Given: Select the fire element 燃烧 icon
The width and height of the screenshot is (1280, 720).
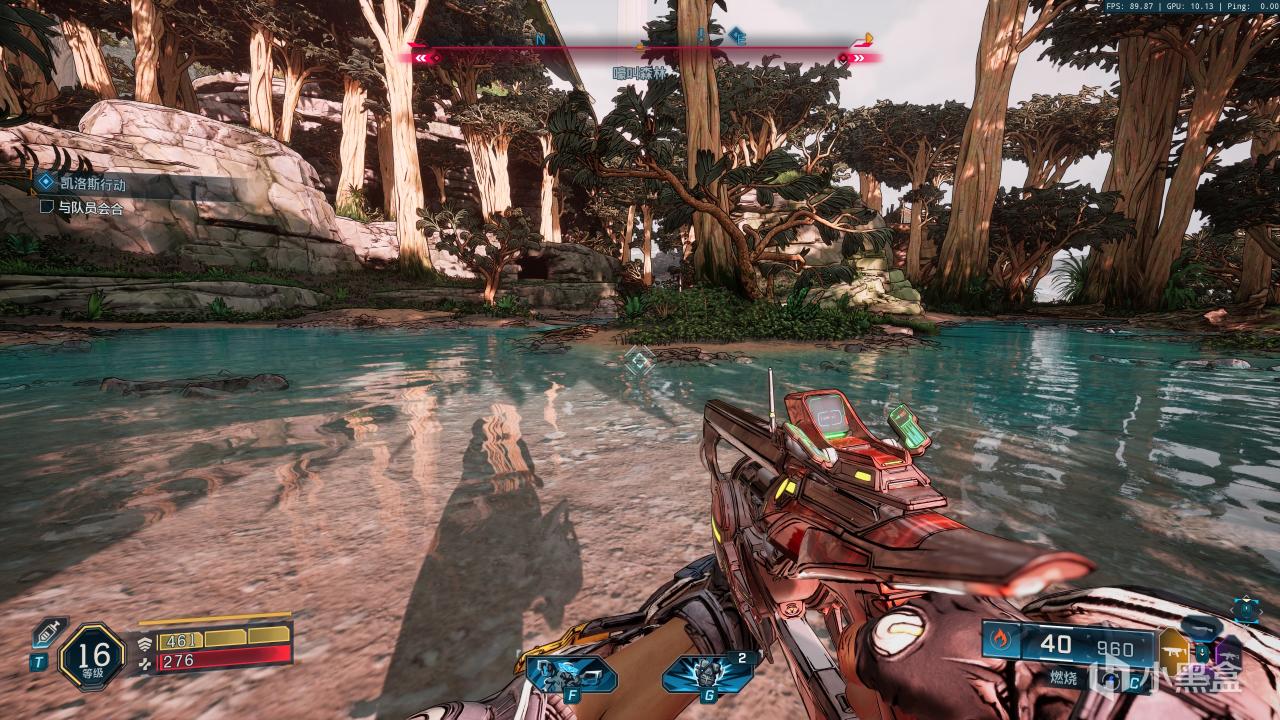Looking at the screenshot, I should tap(1001, 637).
